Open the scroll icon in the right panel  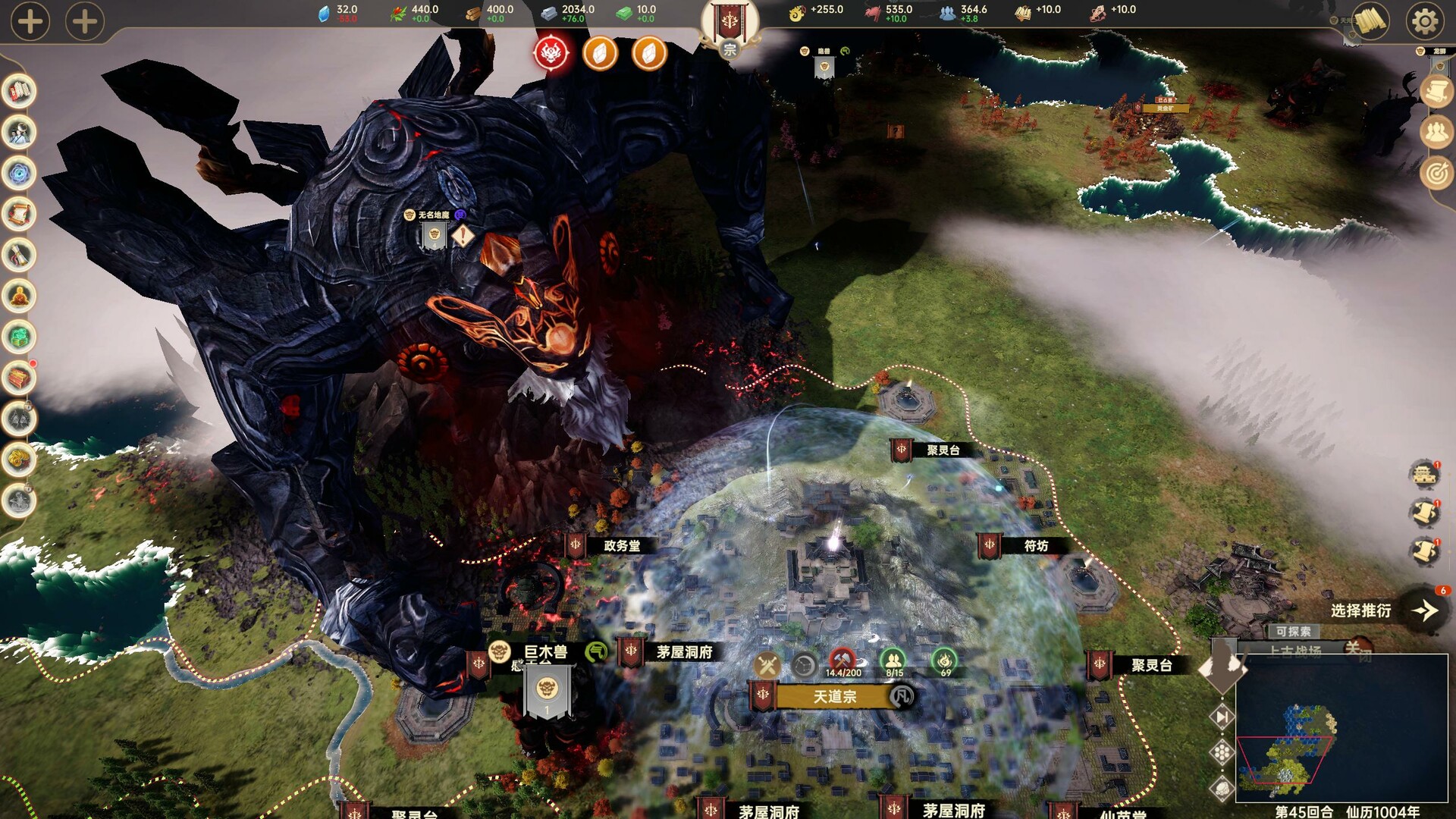point(1437,91)
